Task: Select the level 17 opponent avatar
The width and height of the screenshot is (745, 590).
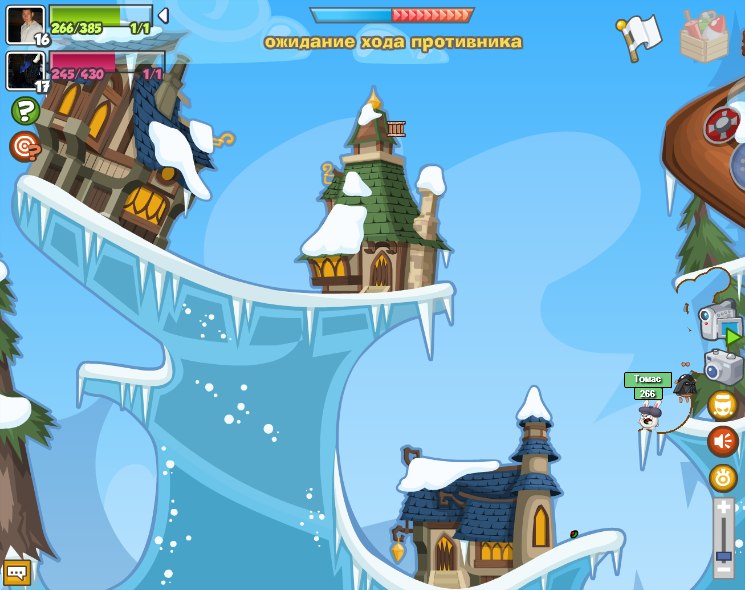Action: point(25,70)
